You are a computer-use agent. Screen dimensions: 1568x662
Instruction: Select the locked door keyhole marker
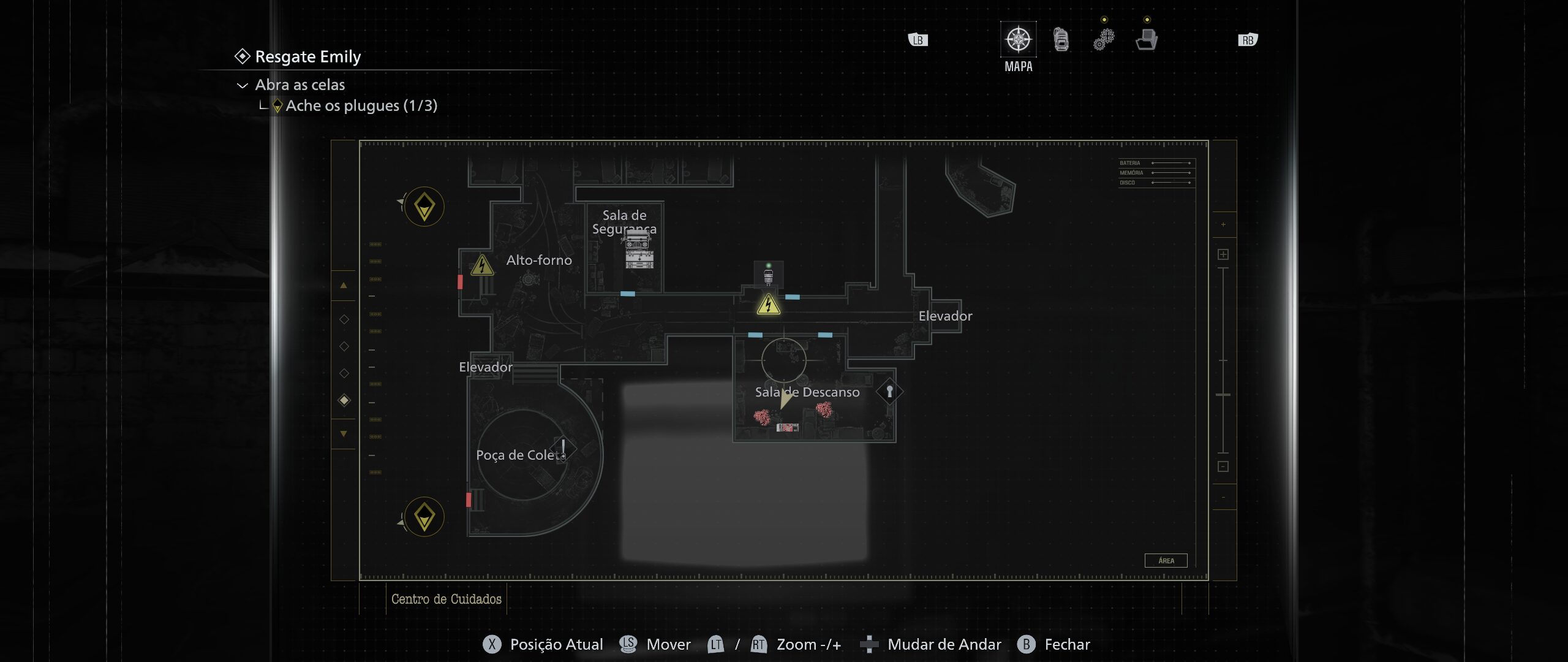[x=889, y=391]
